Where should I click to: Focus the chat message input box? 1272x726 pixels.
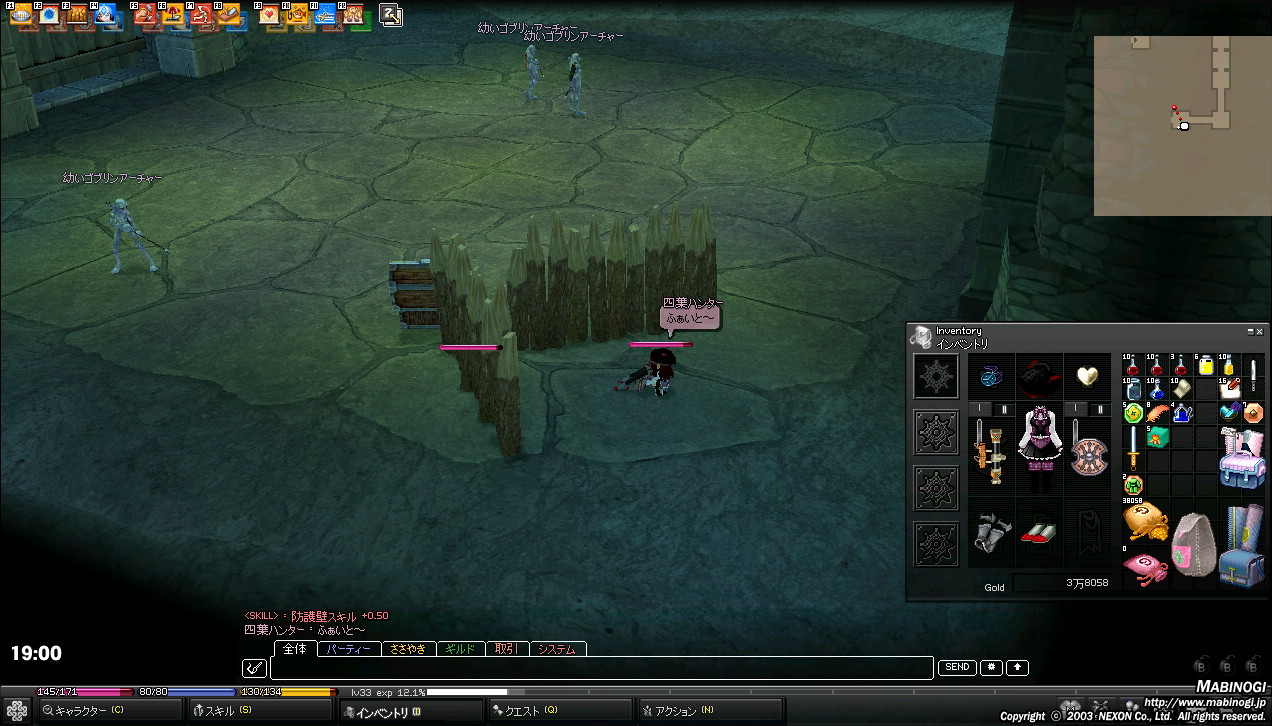point(600,668)
